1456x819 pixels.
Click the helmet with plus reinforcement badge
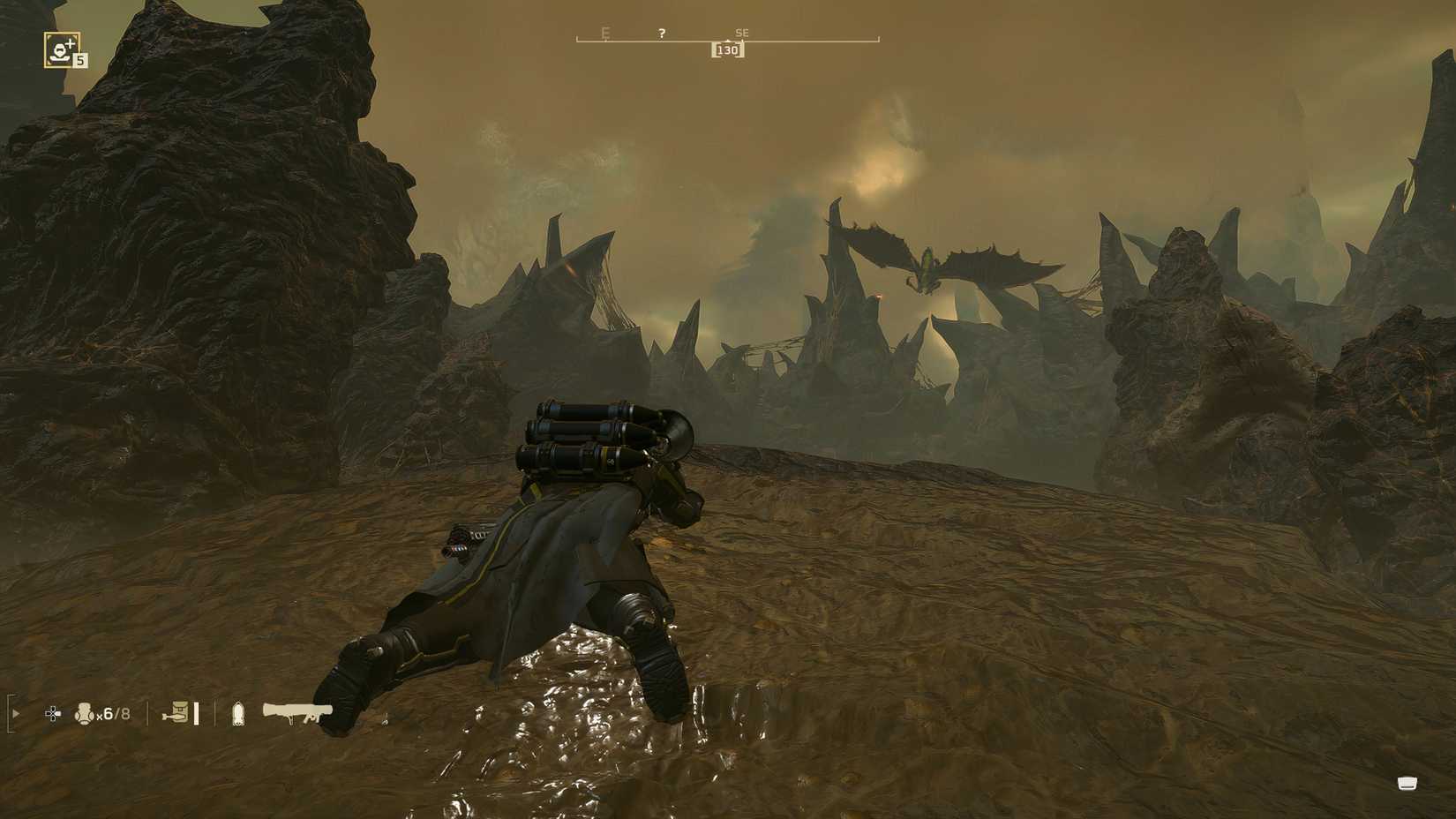point(60,49)
